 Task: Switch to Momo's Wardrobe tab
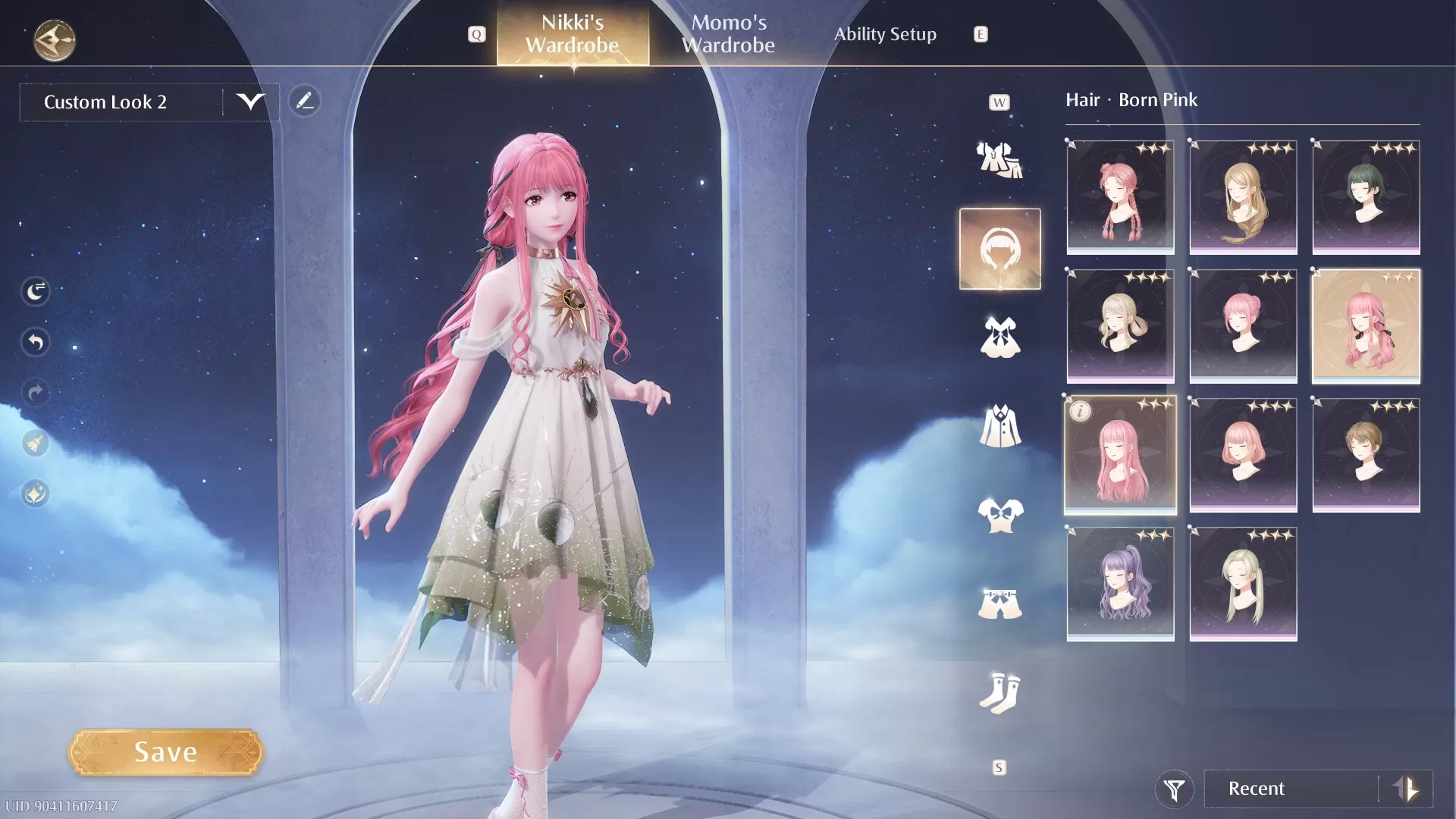coord(730,34)
